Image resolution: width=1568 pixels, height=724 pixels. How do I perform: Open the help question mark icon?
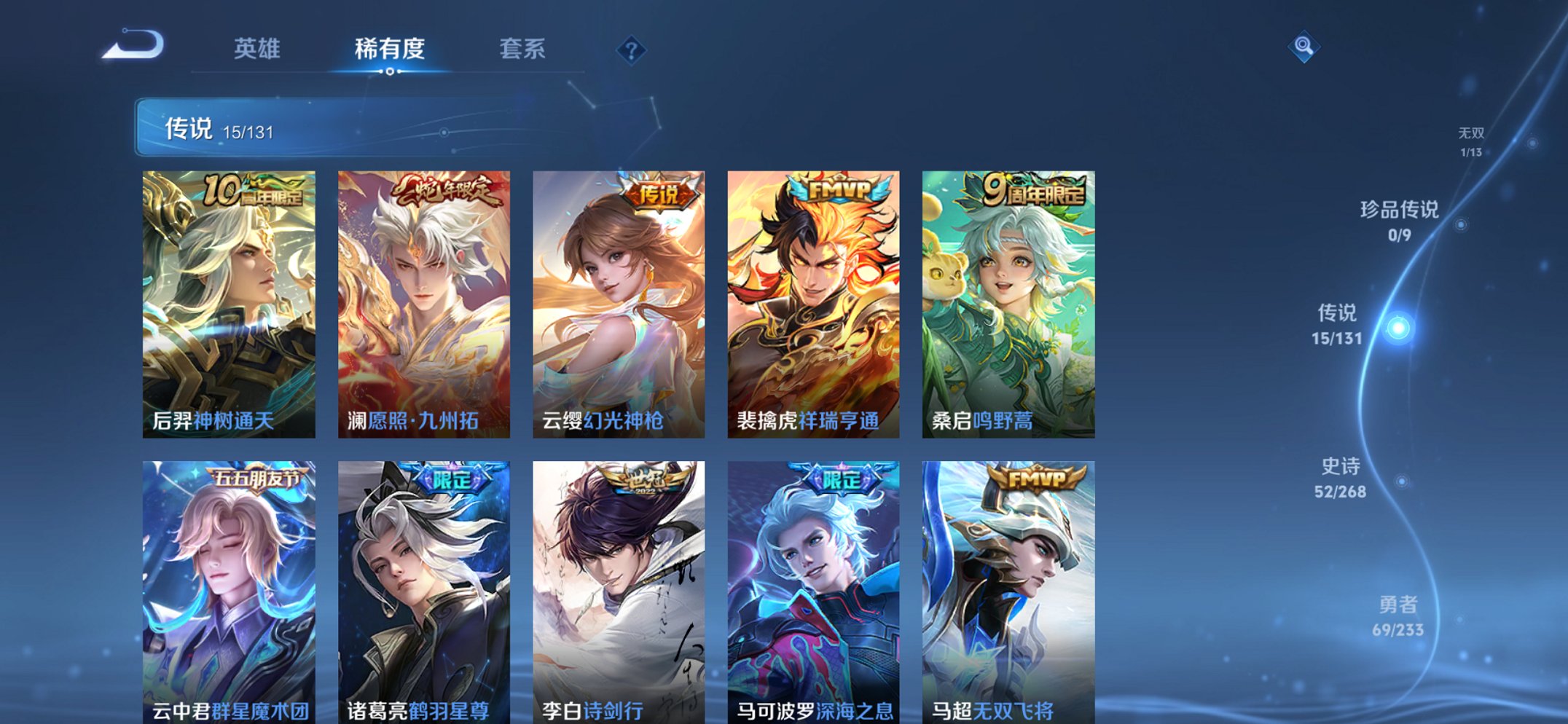click(x=632, y=50)
